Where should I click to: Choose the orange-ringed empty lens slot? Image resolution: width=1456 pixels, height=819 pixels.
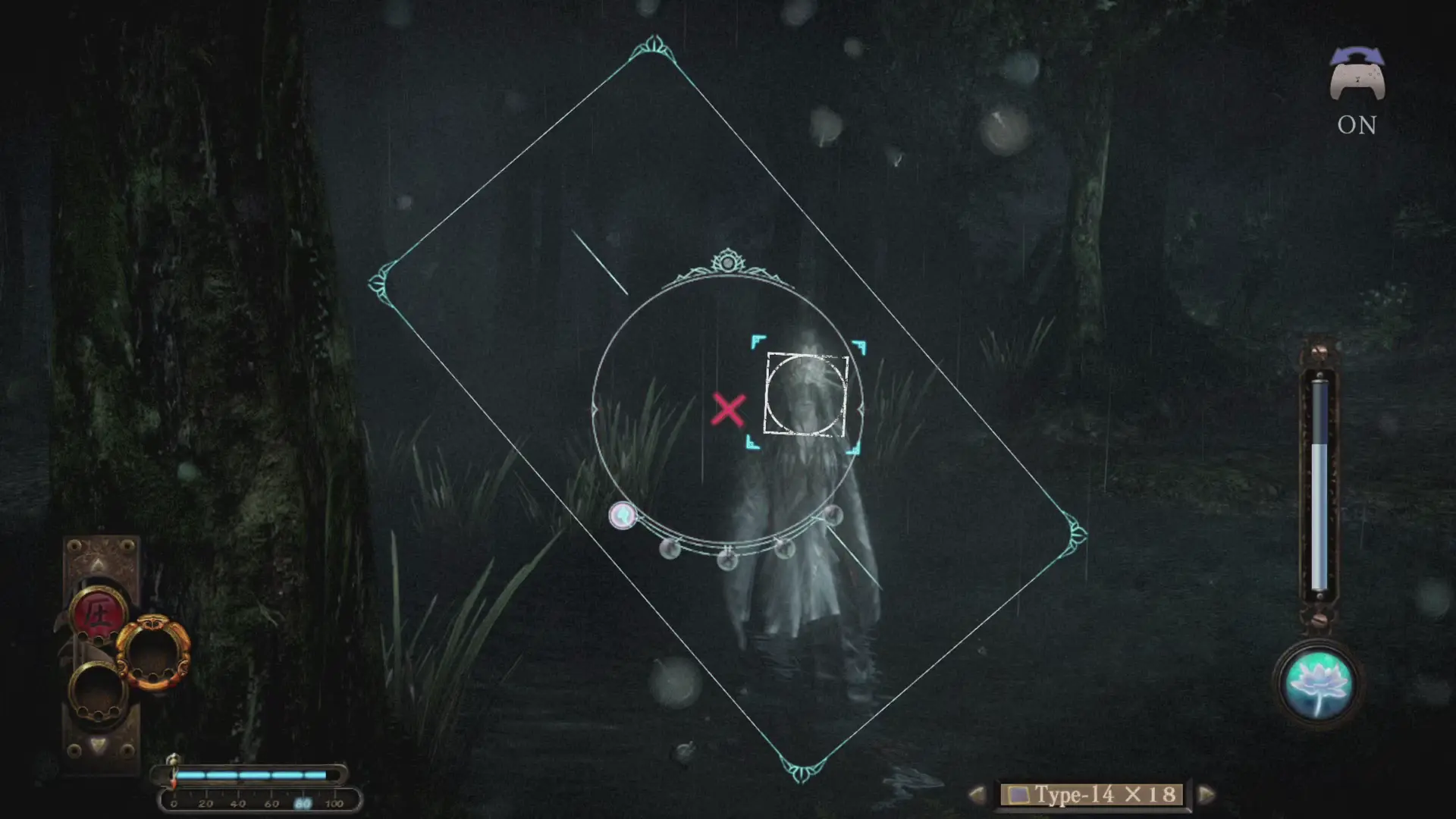pos(153,652)
